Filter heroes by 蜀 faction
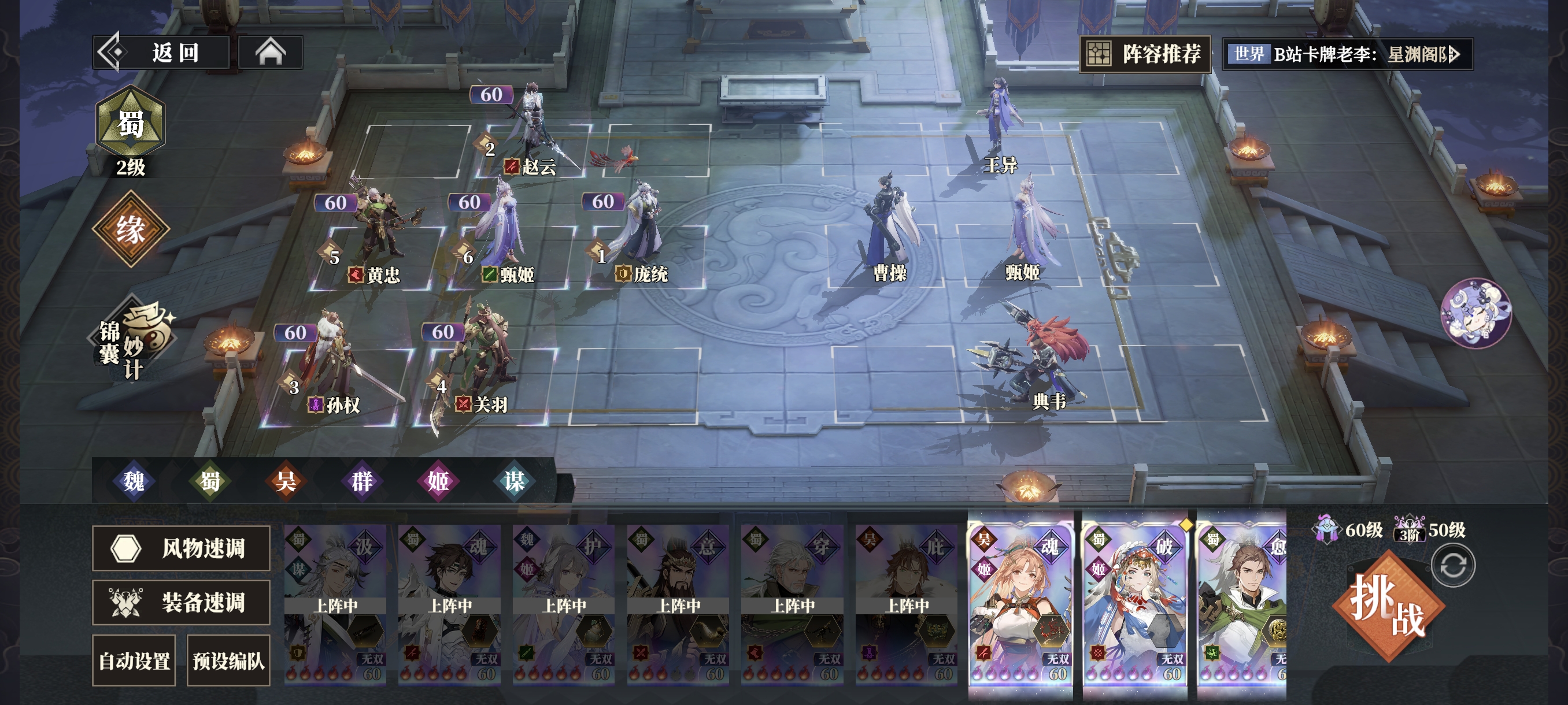The width and height of the screenshot is (1568, 705). [x=210, y=481]
